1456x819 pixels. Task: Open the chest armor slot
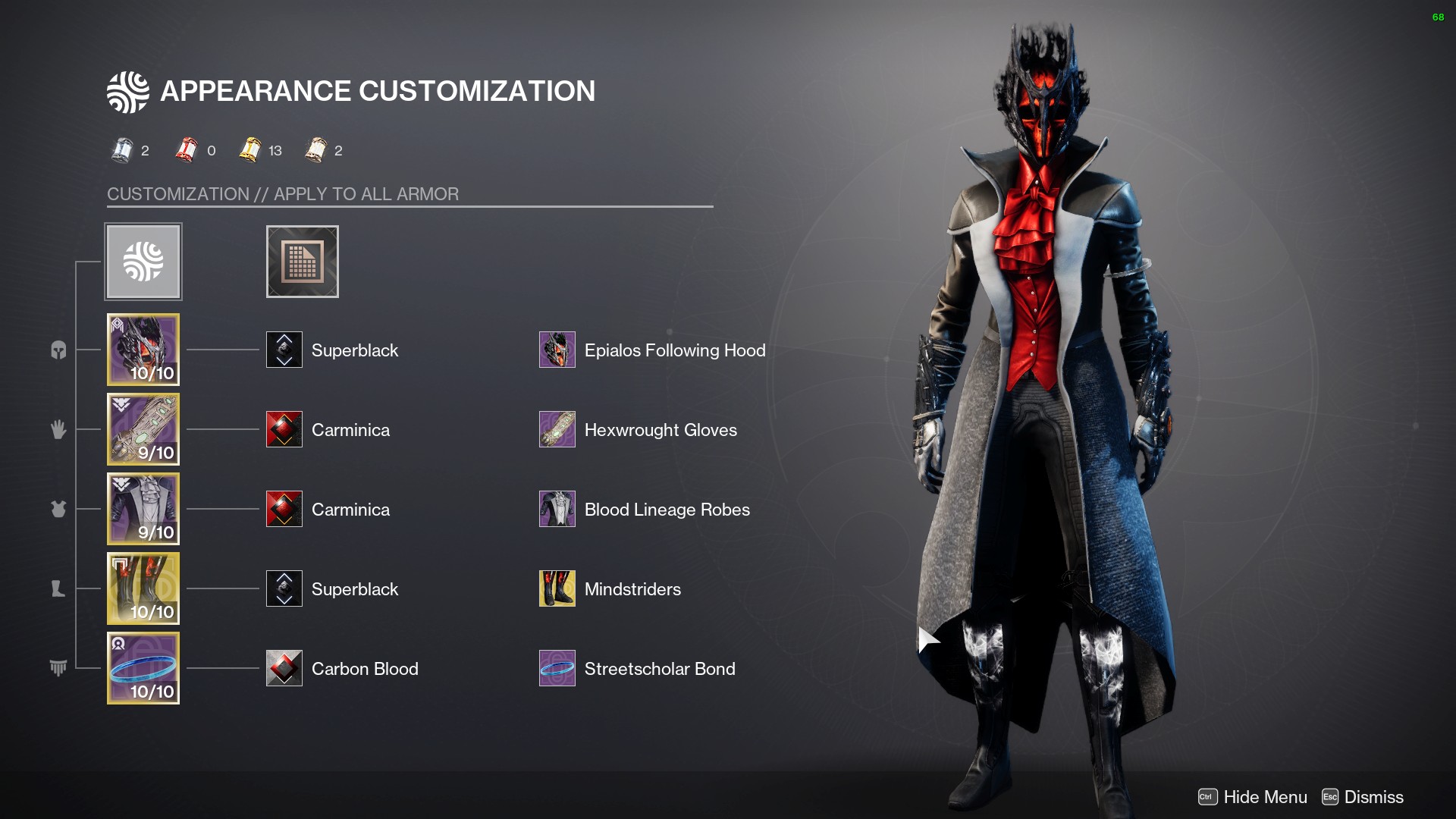[x=143, y=509]
